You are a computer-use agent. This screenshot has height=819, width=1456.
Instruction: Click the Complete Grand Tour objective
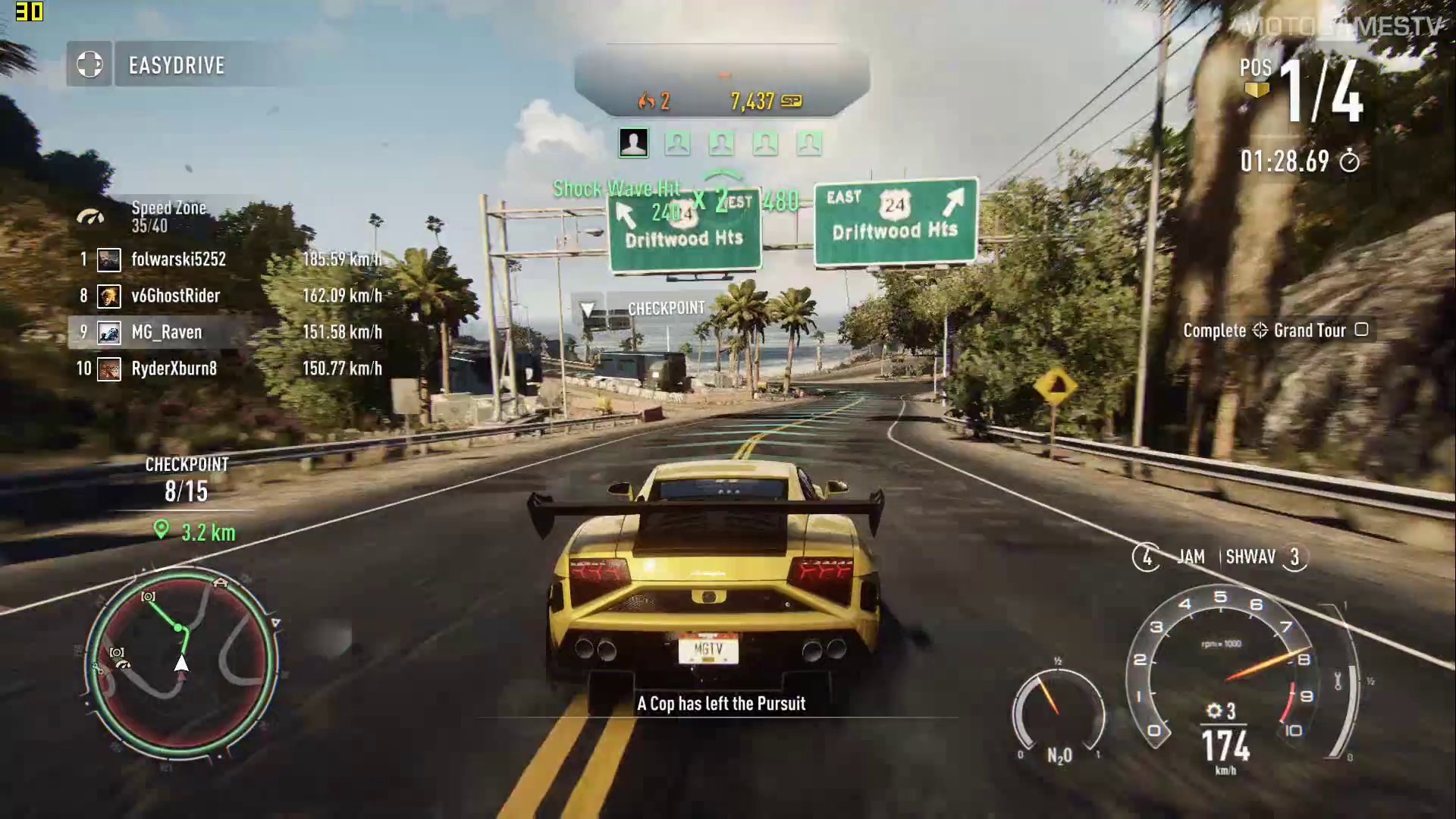click(1276, 331)
